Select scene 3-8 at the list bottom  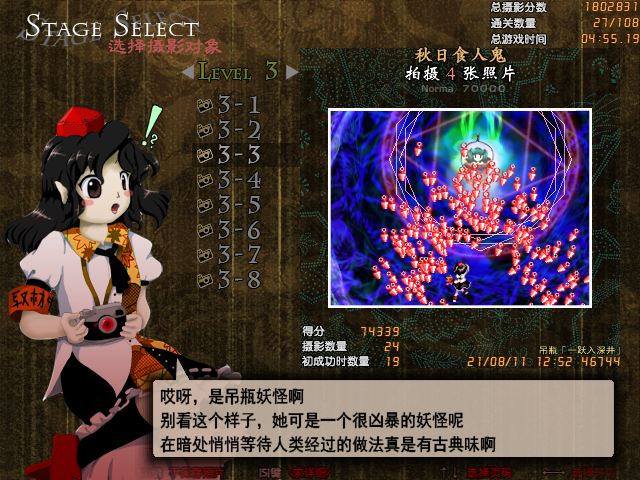[230, 280]
